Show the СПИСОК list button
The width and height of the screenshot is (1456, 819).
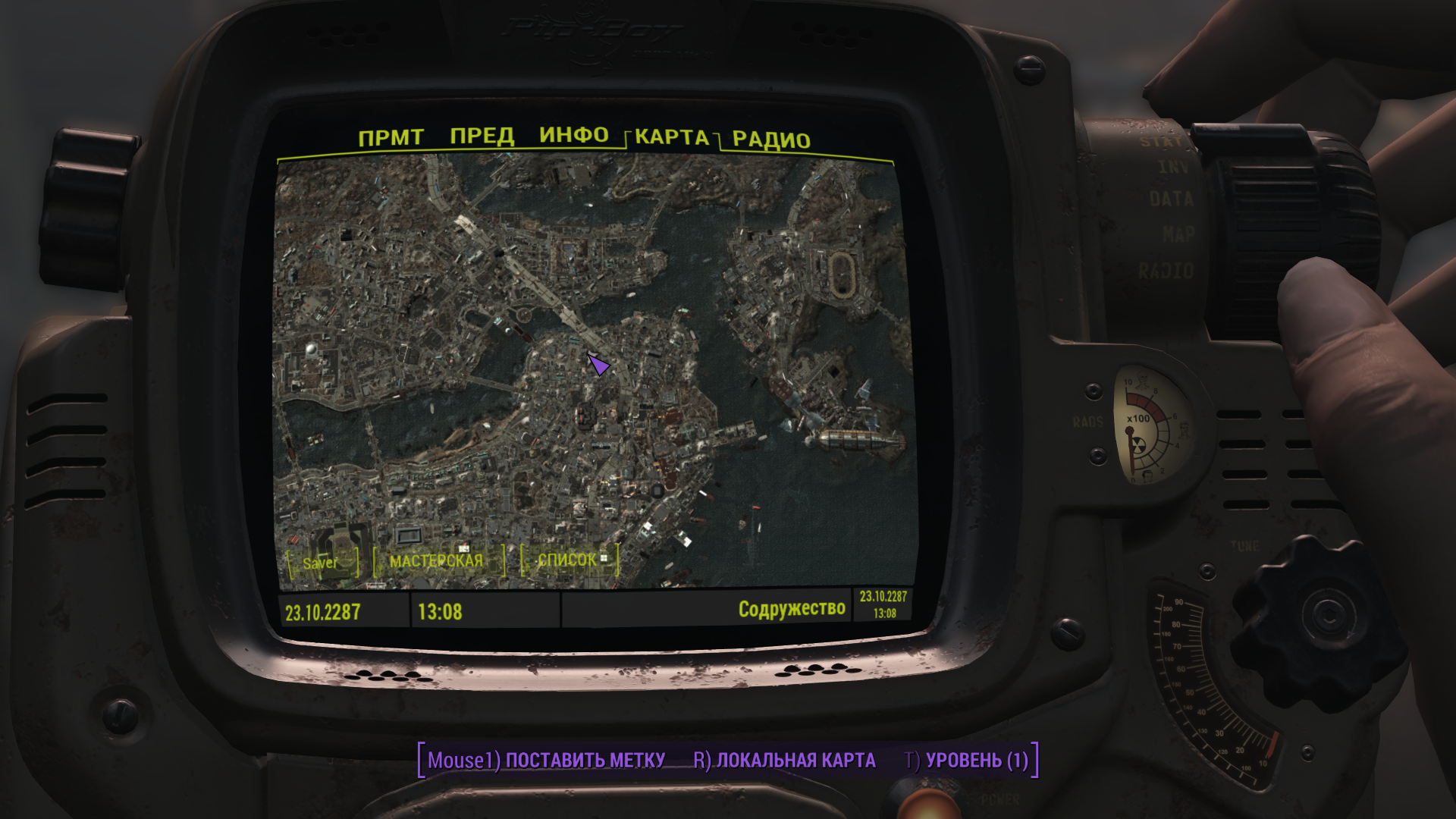point(569,560)
